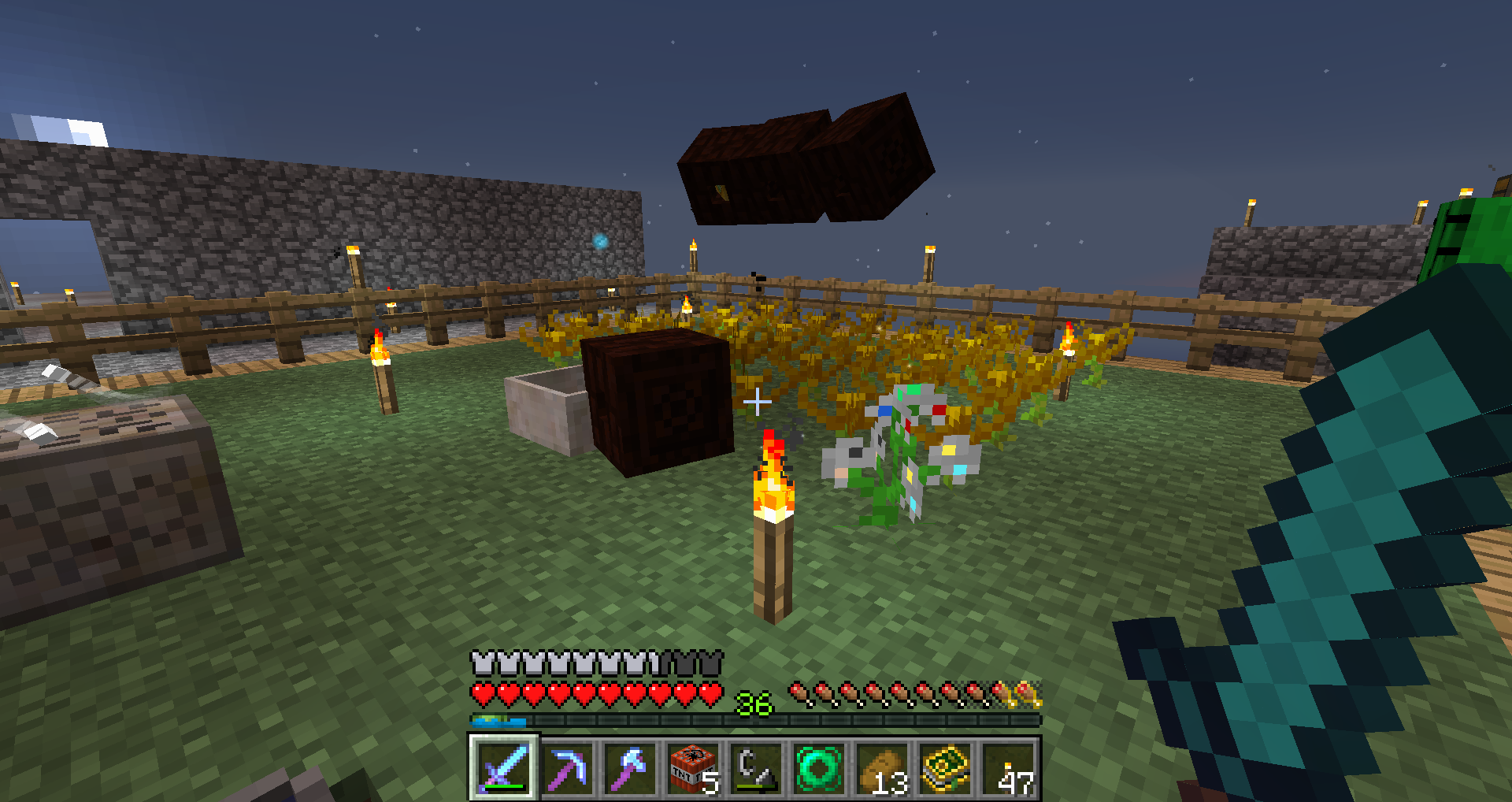Equip the flint and steel slot

point(756,767)
